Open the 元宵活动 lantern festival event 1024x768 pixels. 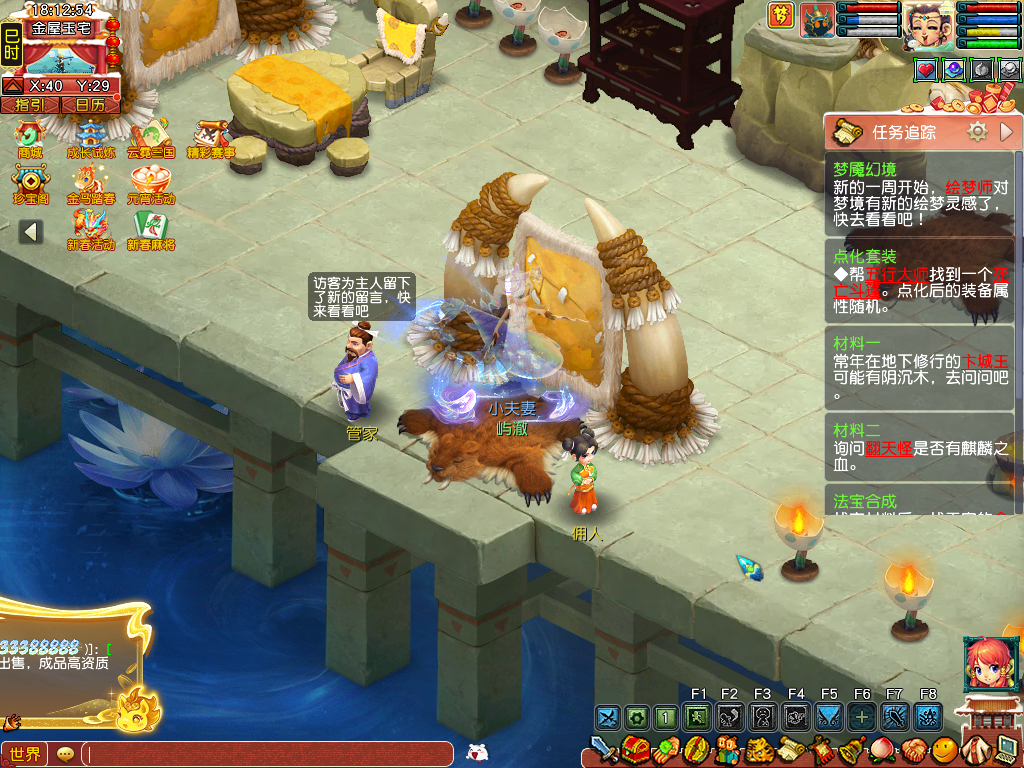tap(150, 182)
